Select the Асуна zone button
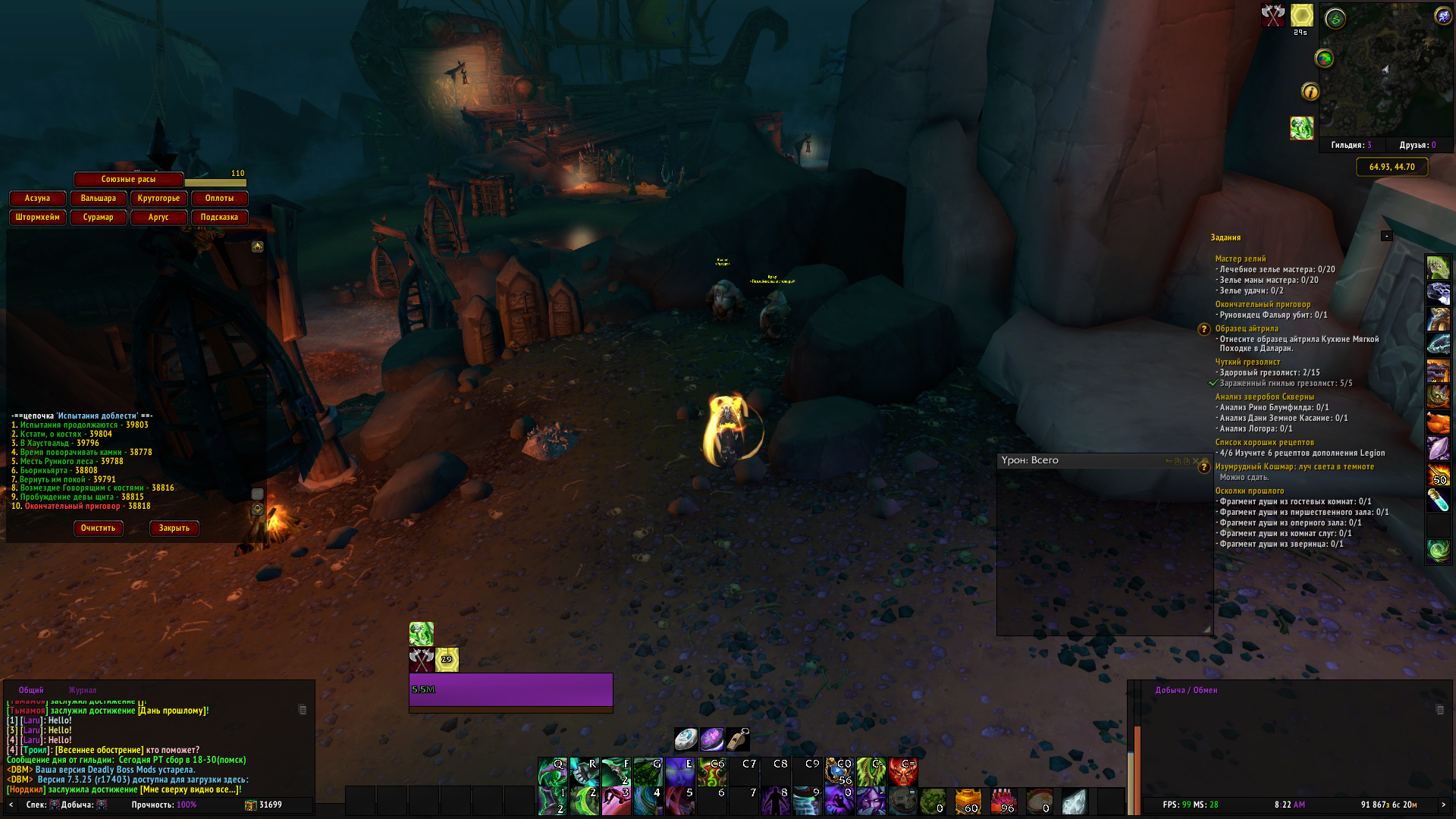 [37, 198]
